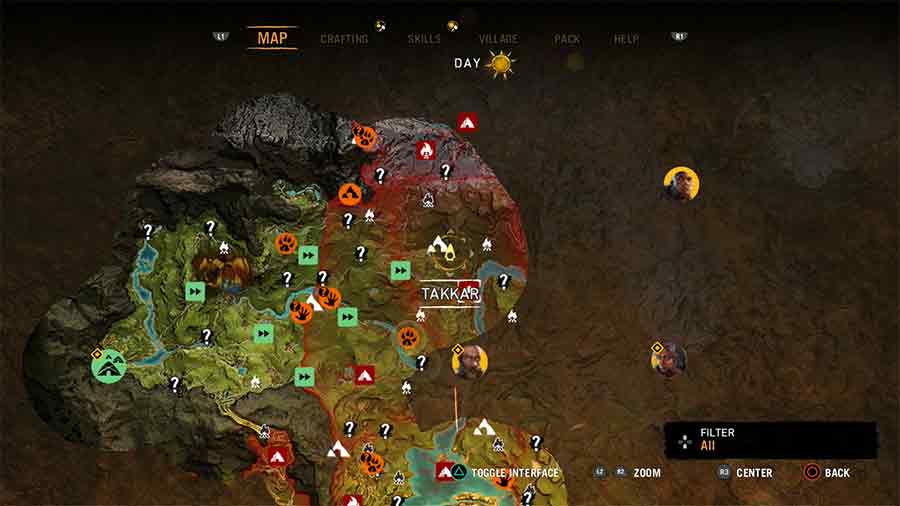Go to the Village tab
900x506 pixels.
(x=498, y=39)
